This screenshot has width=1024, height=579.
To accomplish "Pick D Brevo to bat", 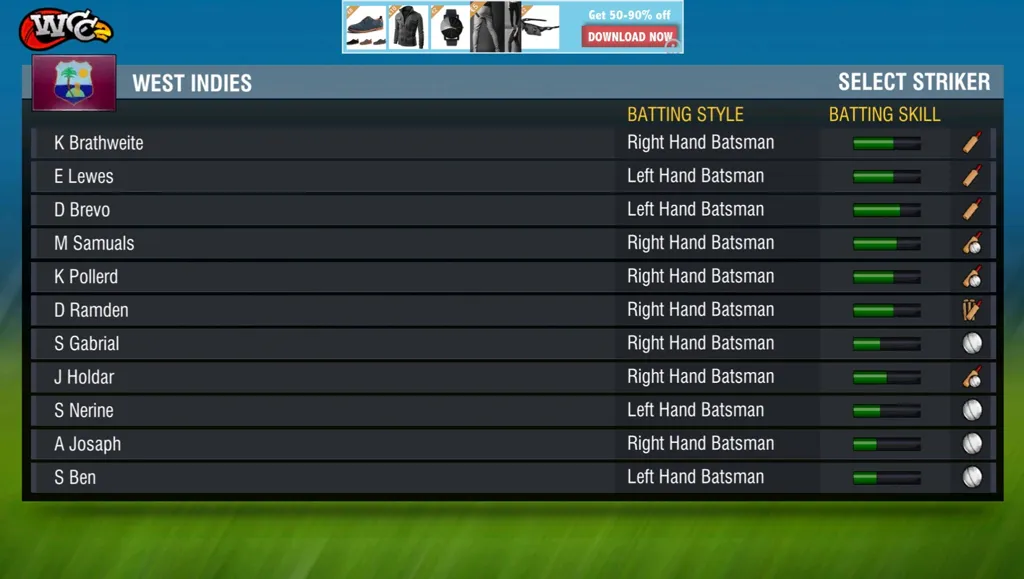I will [82, 210].
